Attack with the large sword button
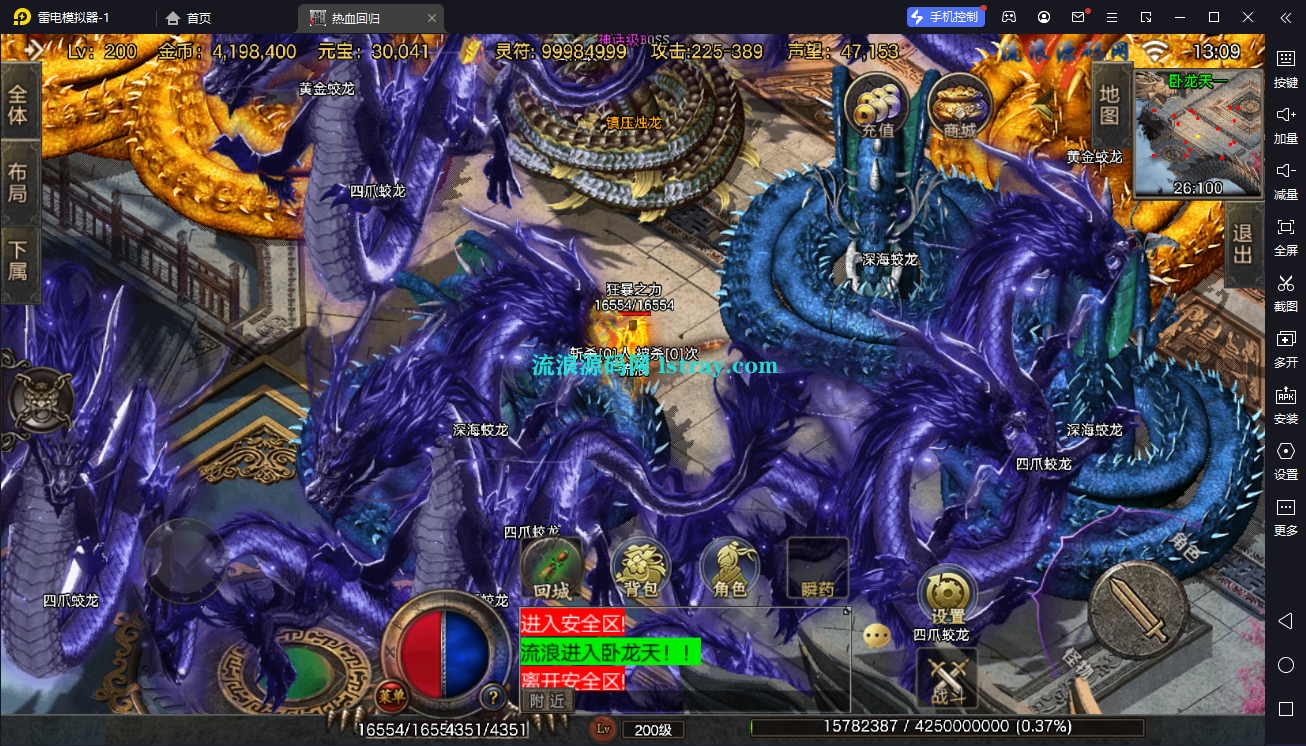This screenshot has width=1306, height=746. pyautogui.click(x=1137, y=611)
